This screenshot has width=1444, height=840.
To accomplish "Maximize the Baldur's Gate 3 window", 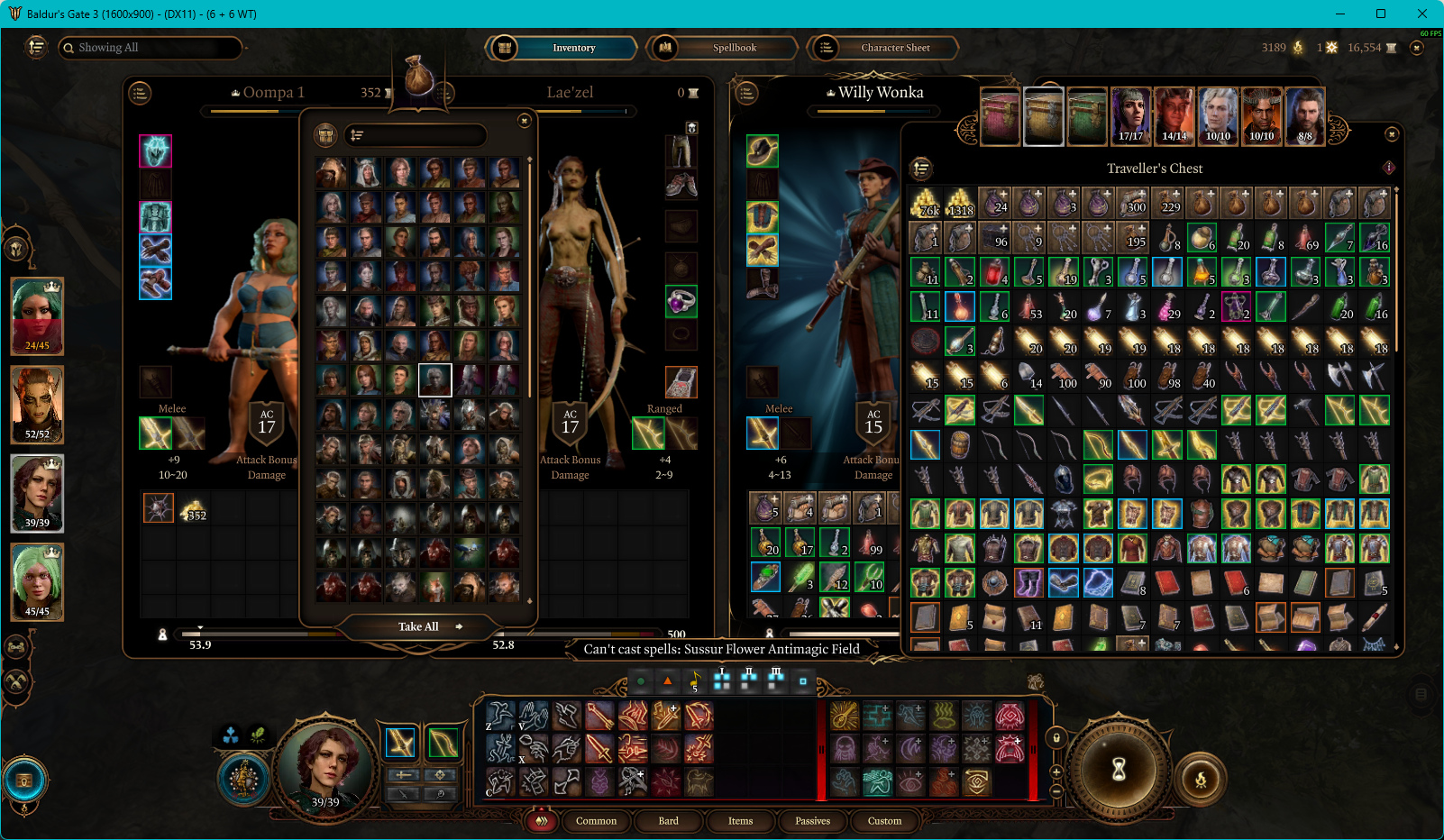I will click(1380, 14).
